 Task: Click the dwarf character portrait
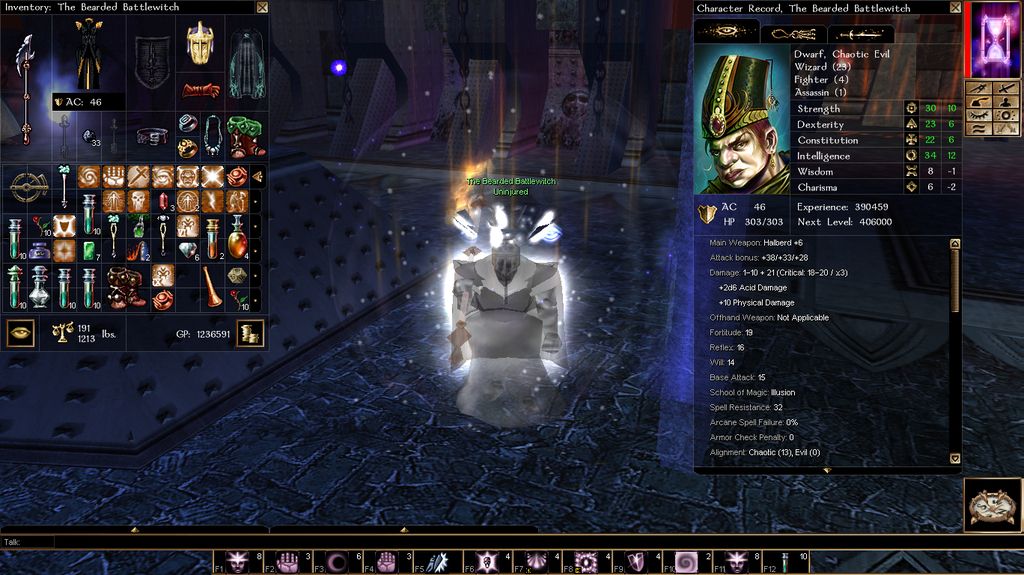pos(740,118)
